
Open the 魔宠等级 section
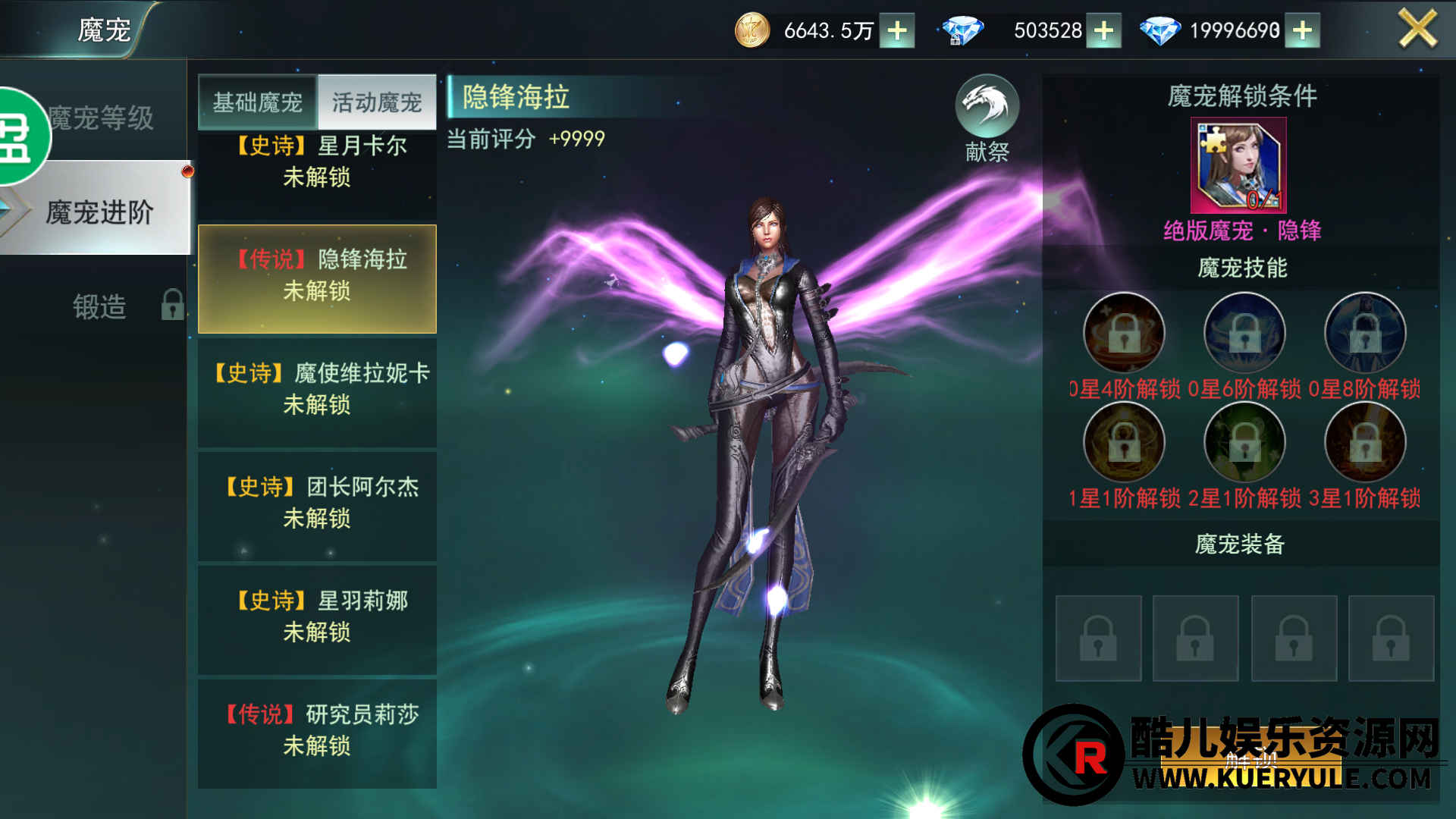click(102, 118)
